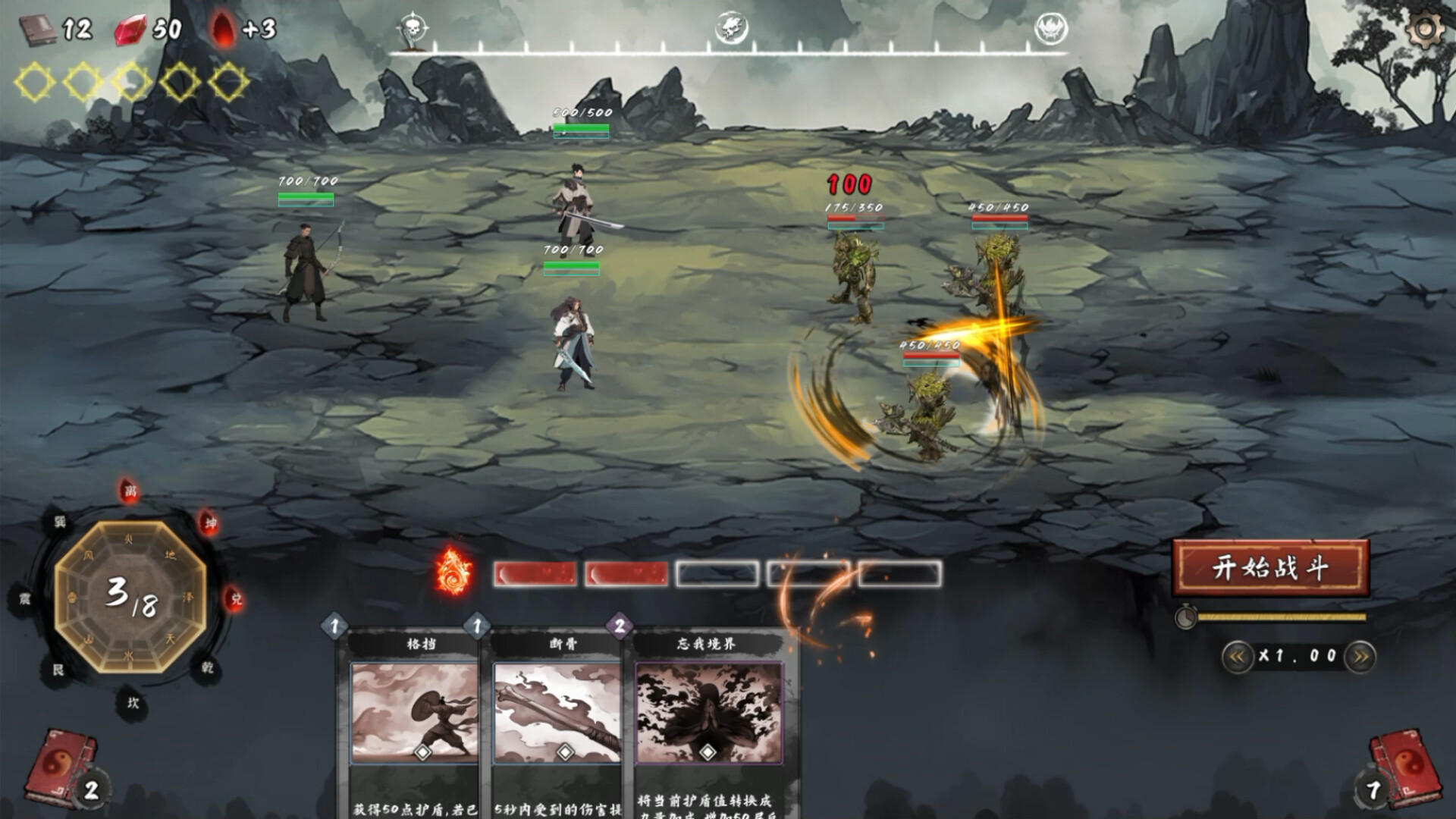This screenshot has height=819, width=1456.
Task: Open settings with the gear icon
Action: (x=1425, y=30)
